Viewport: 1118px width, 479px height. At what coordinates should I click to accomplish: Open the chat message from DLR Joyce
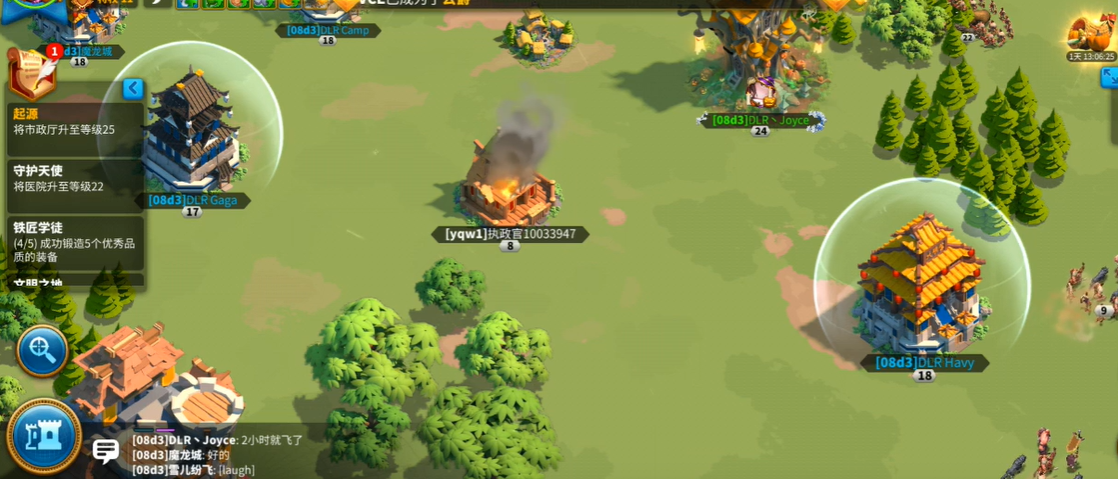[x=217, y=440]
